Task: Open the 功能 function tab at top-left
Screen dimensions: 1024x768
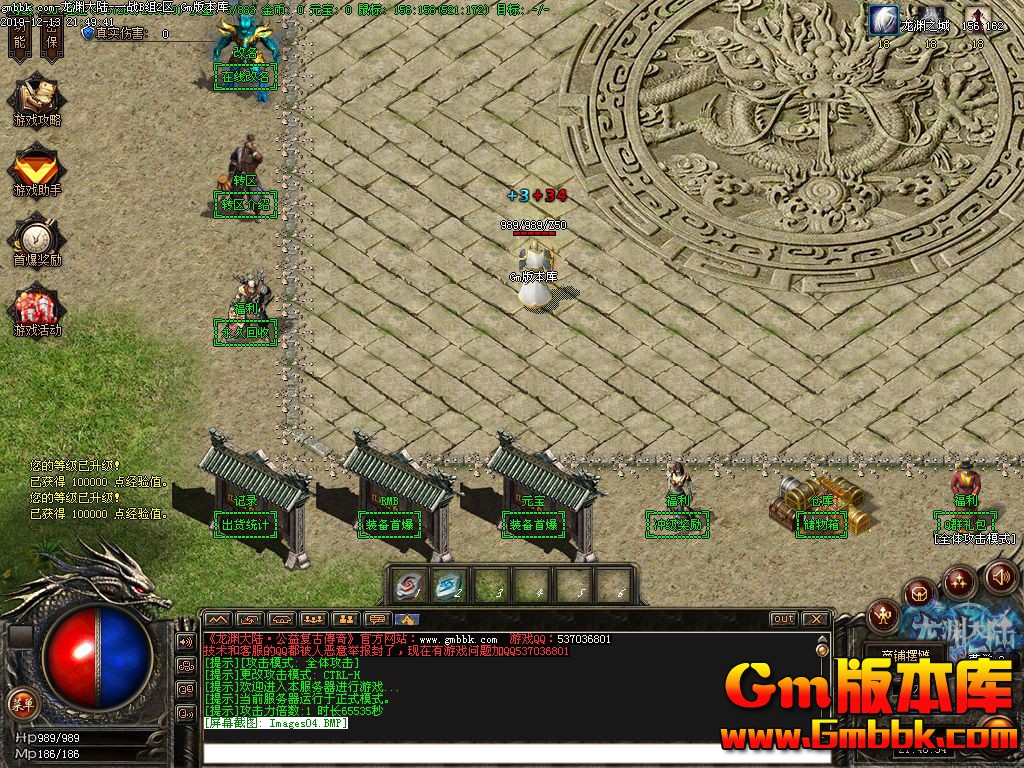Action: (19, 38)
